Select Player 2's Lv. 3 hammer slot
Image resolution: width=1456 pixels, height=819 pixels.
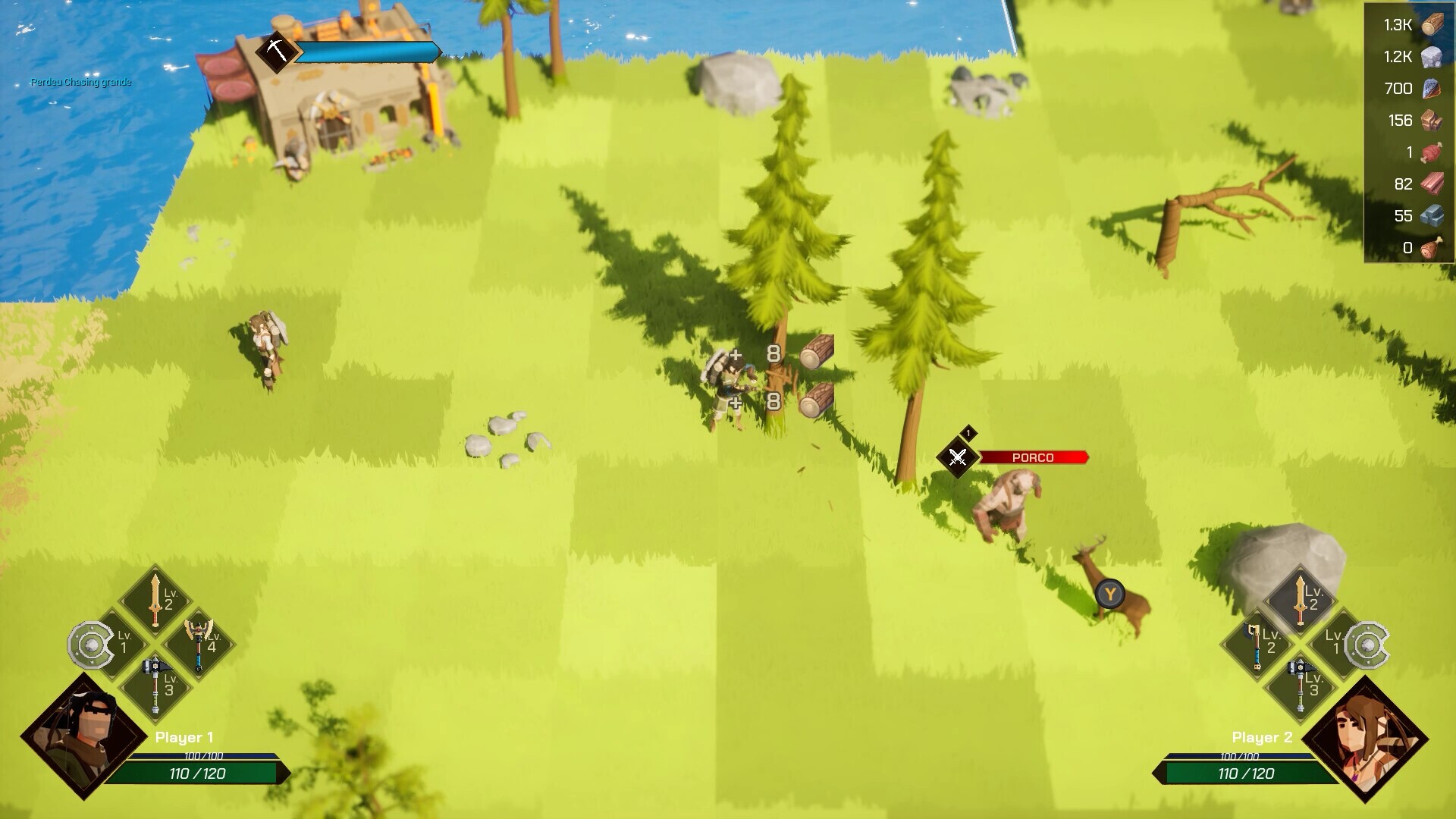pyautogui.click(x=1301, y=685)
